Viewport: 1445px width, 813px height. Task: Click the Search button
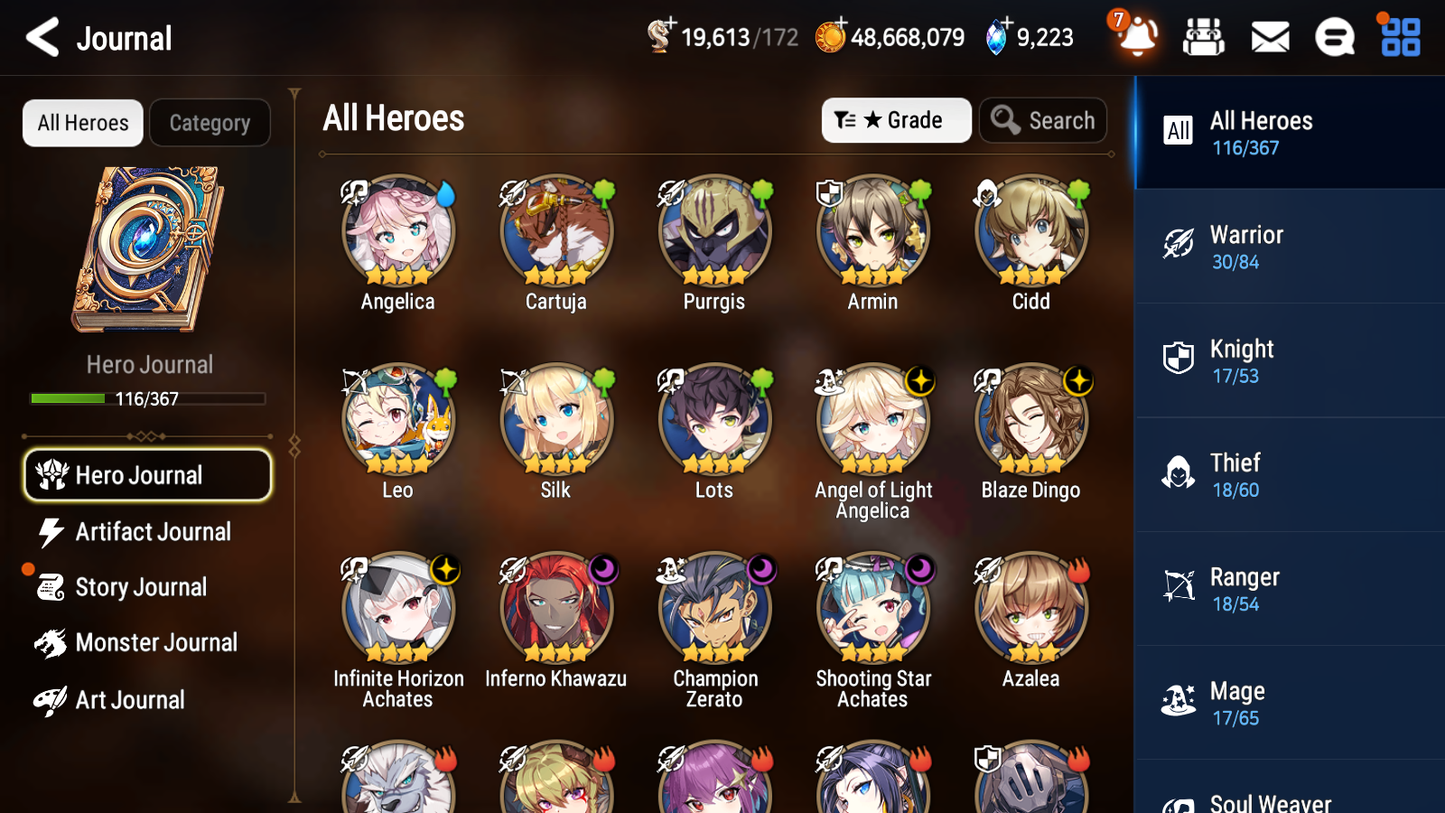pyautogui.click(x=1043, y=120)
